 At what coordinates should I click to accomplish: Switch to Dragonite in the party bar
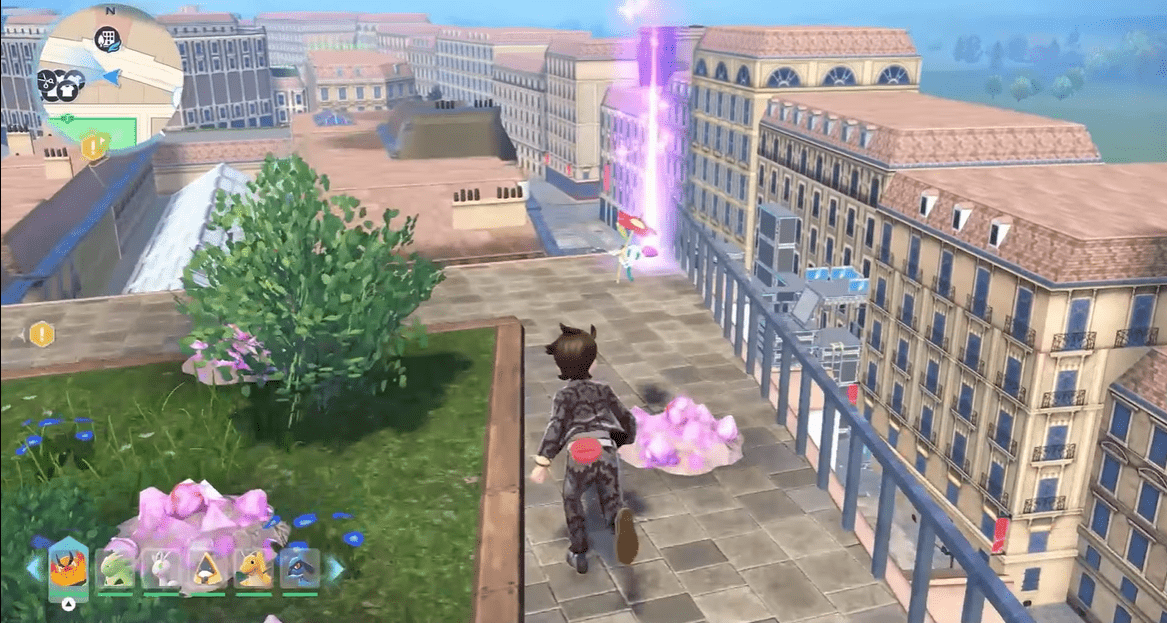(253, 570)
